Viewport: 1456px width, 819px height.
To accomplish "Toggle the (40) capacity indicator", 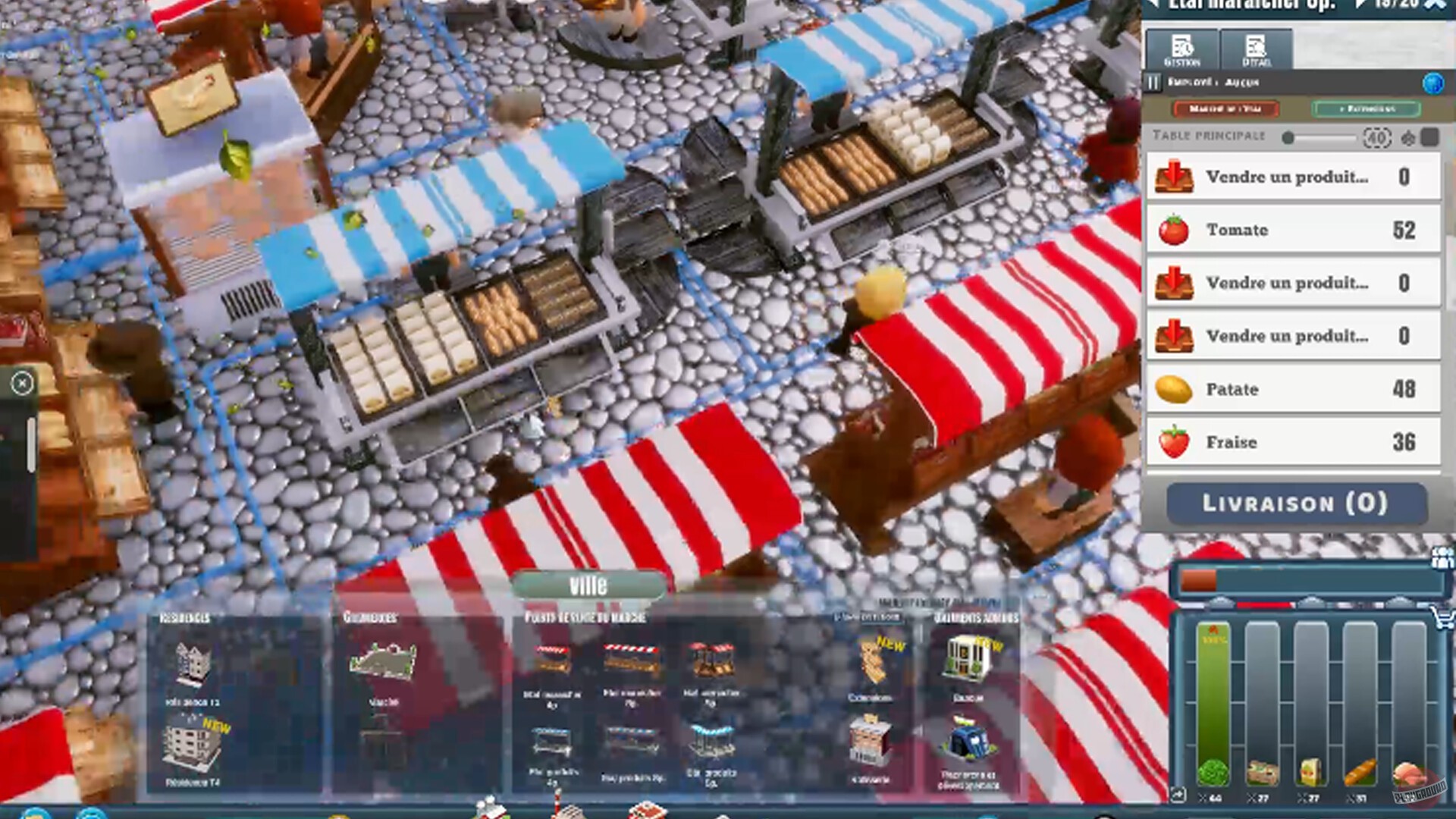I will click(x=1377, y=137).
